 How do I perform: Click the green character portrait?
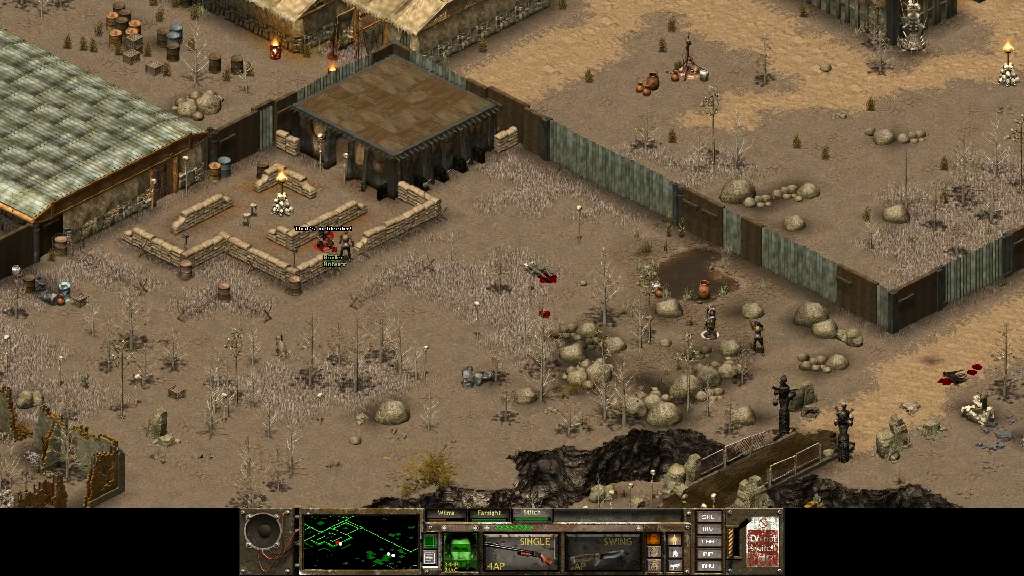pyautogui.click(x=460, y=551)
